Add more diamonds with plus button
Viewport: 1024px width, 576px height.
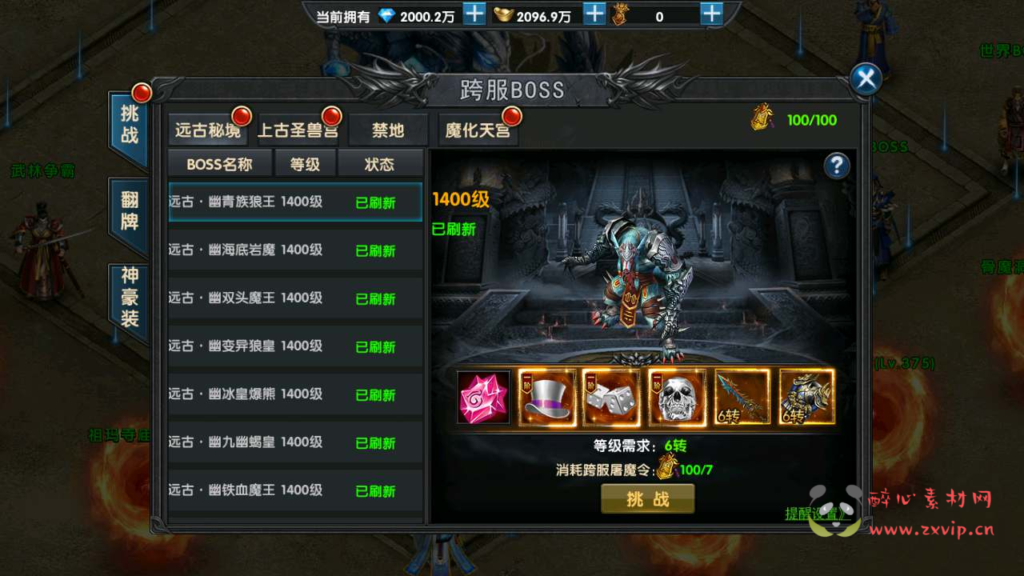(474, 15)
